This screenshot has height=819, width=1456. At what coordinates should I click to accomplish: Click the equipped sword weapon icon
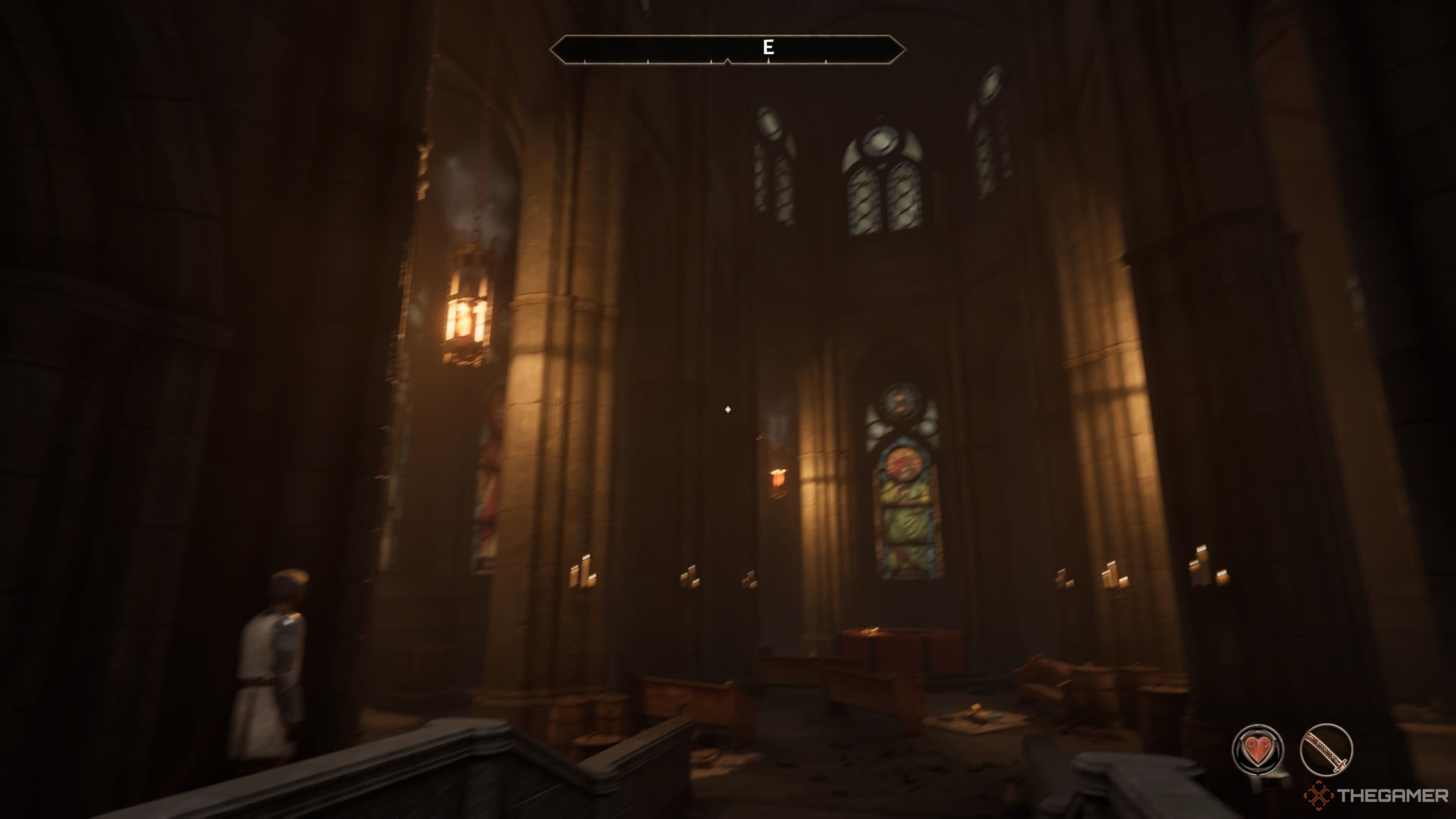pos(1326,750)
